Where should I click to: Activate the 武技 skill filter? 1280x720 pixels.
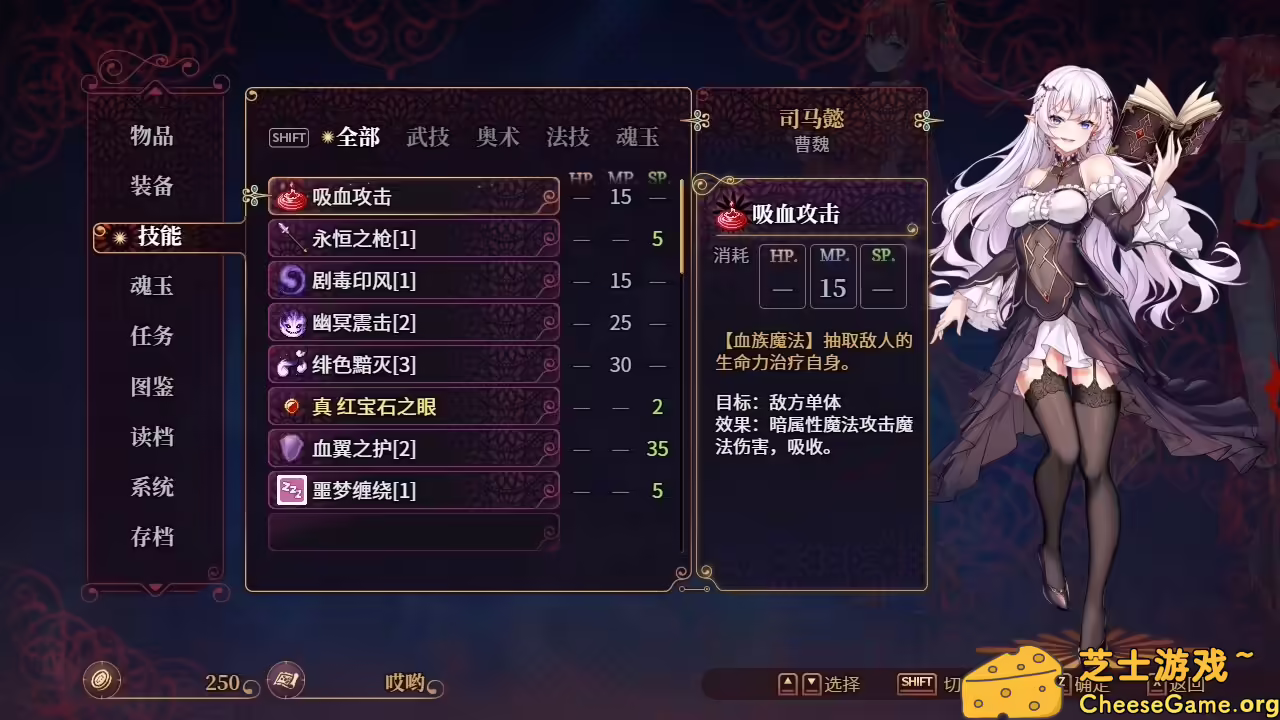click(429, 138)
